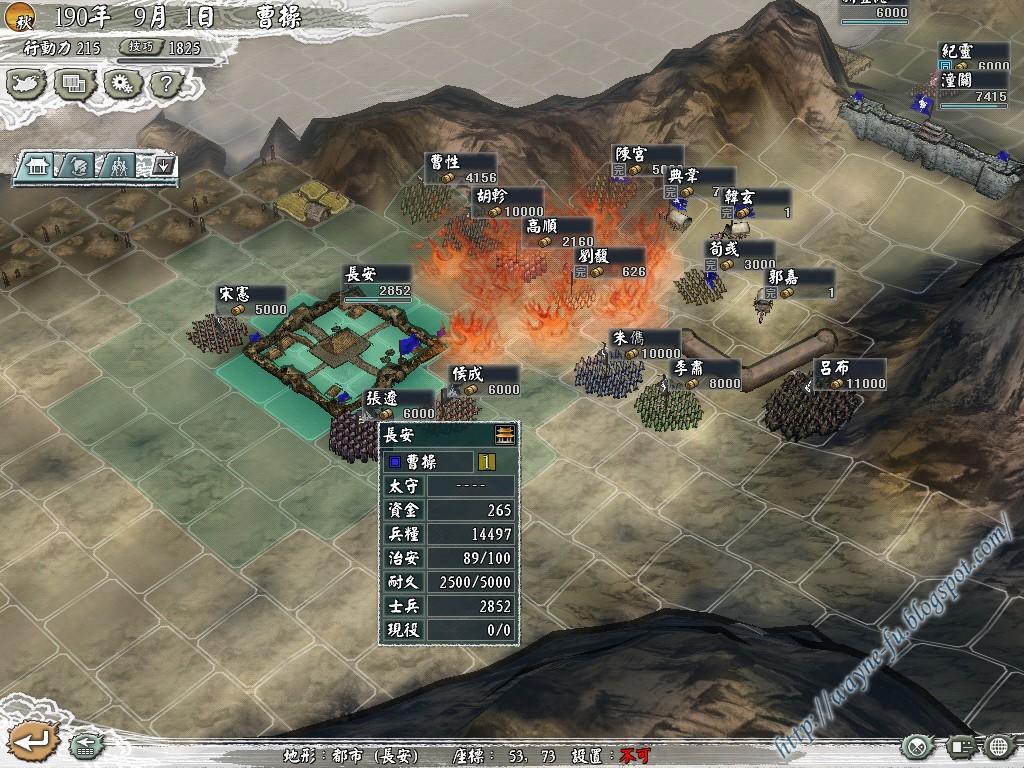
Task: Open the overlapping windows list button
Action: 74,83
